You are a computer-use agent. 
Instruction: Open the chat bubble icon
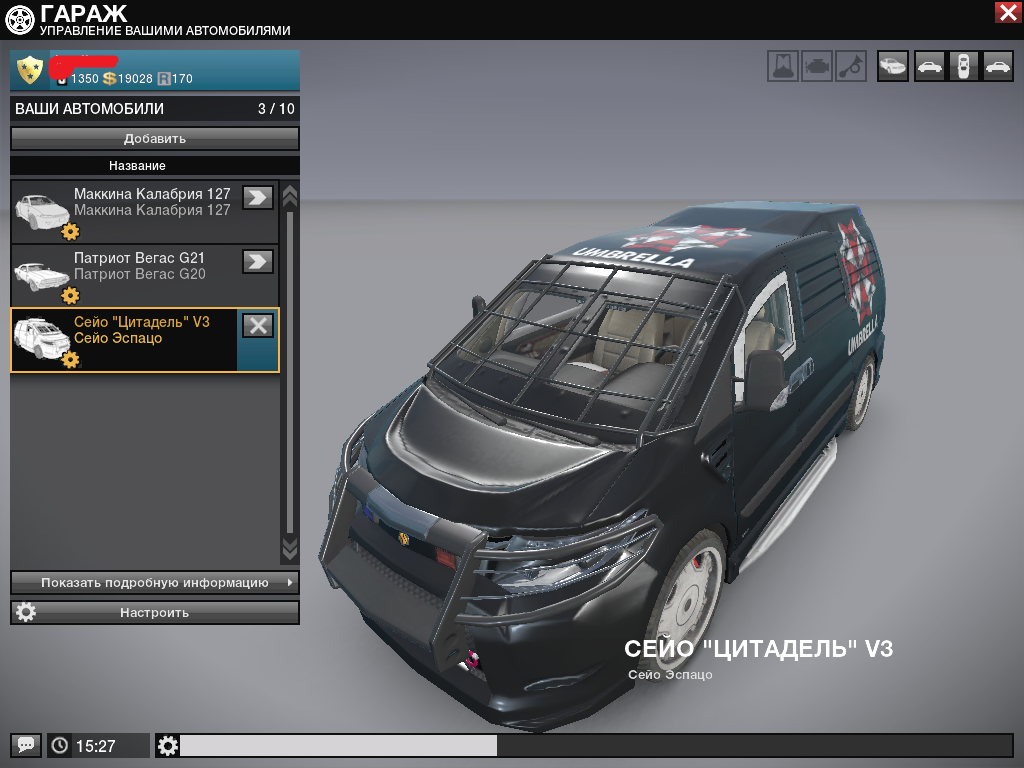(26, 745)
